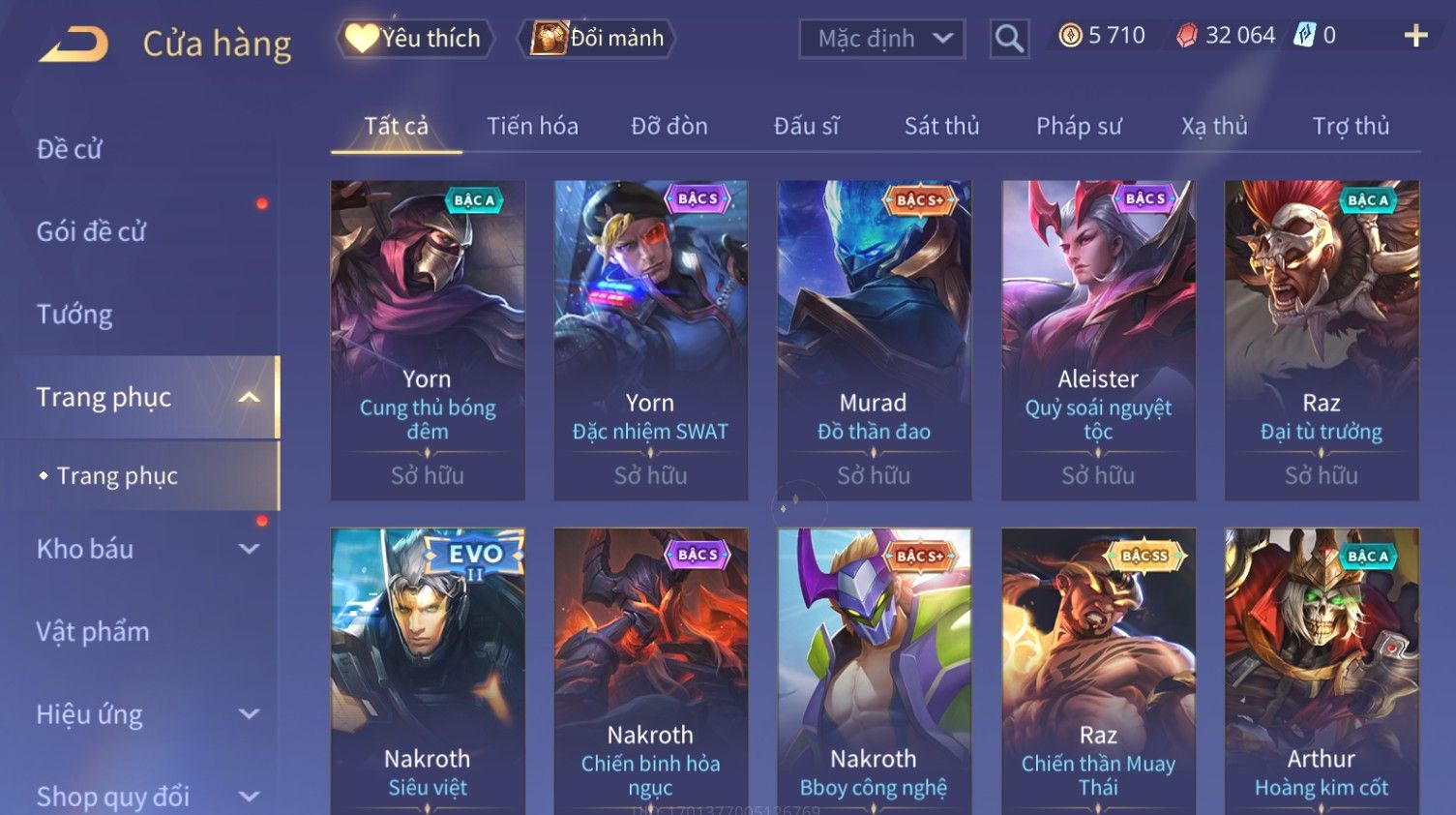The height and width of the screenshot is (815, 1456).
Task: Open the Yêu thích favorites list
Action: coord(415,39)
